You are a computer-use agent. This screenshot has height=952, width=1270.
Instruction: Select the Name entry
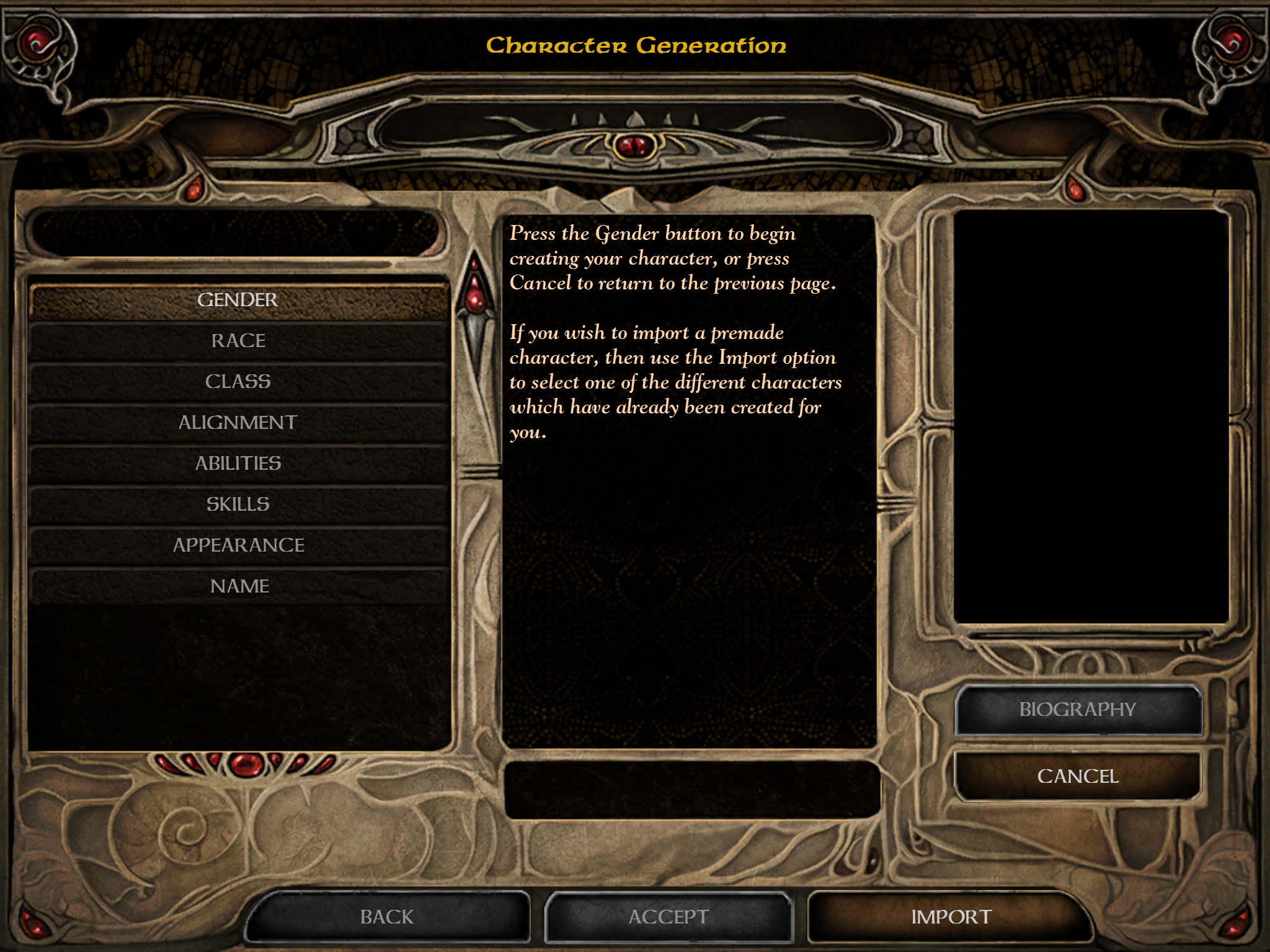[x=238, y=586]
